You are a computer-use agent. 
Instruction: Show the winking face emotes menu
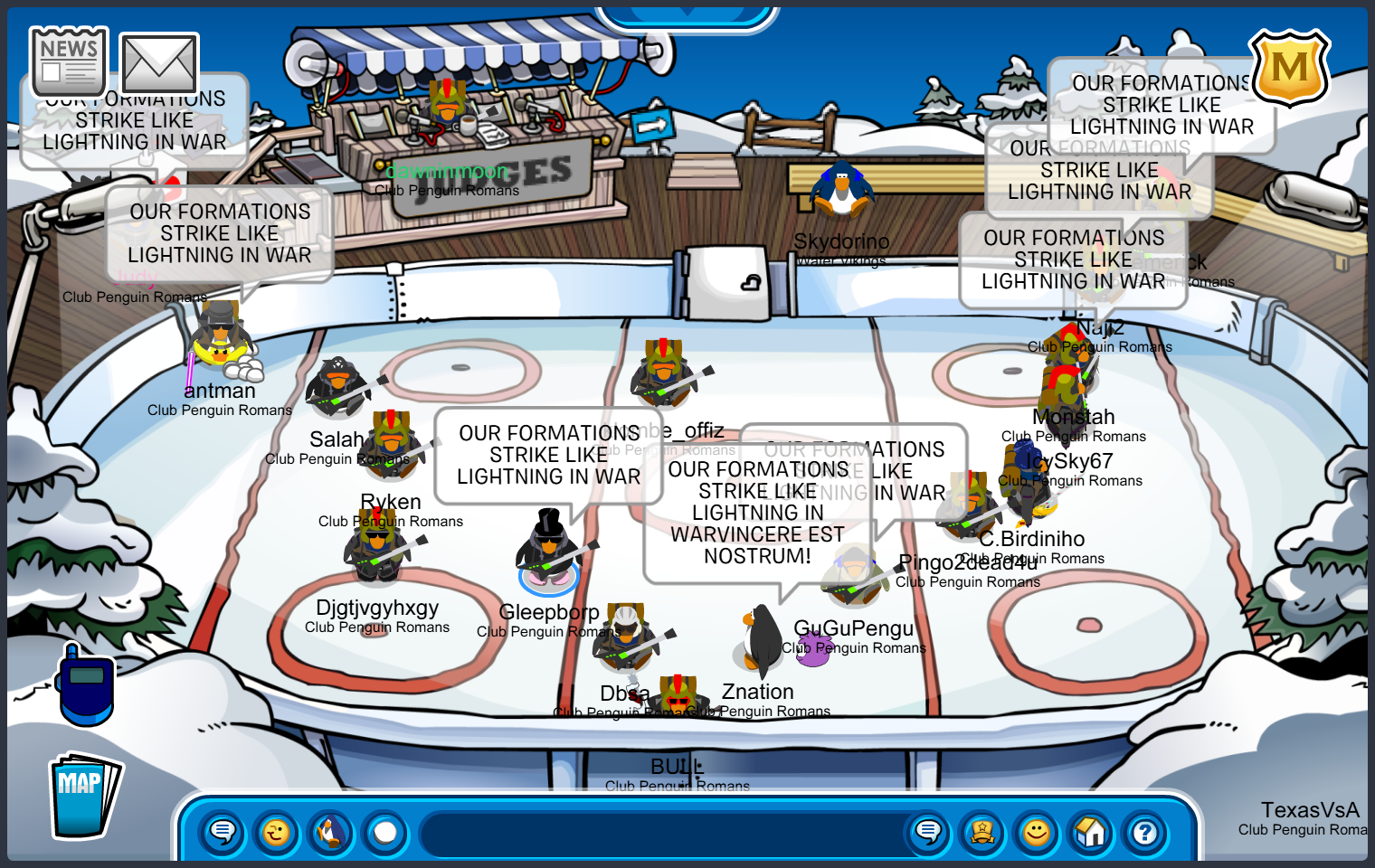click(x=277, y=832)
